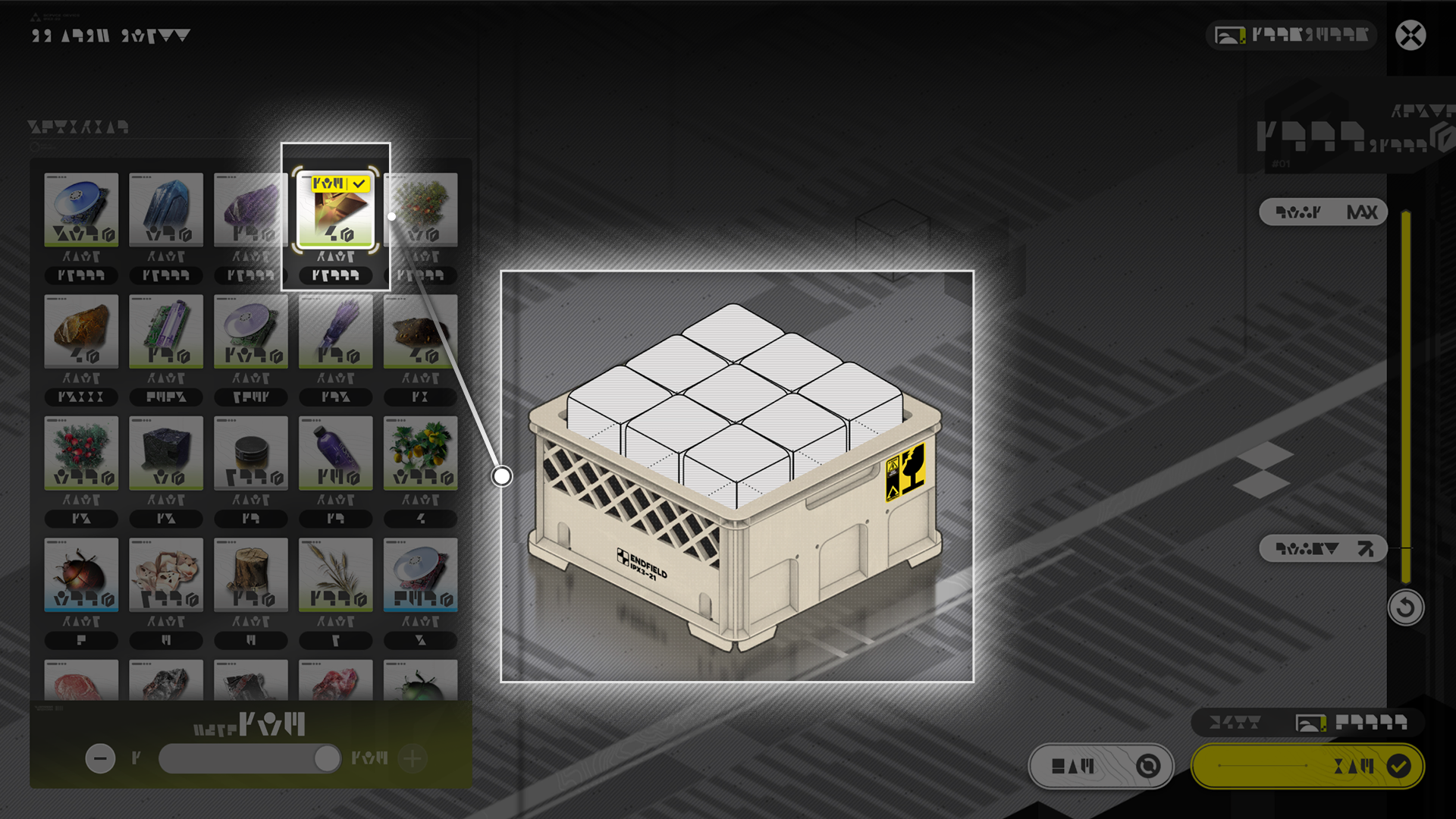Click the circular reset arrow button
Image resolution: width=1456 pixels, height=819 pixels.
[x=1405, y=607]
